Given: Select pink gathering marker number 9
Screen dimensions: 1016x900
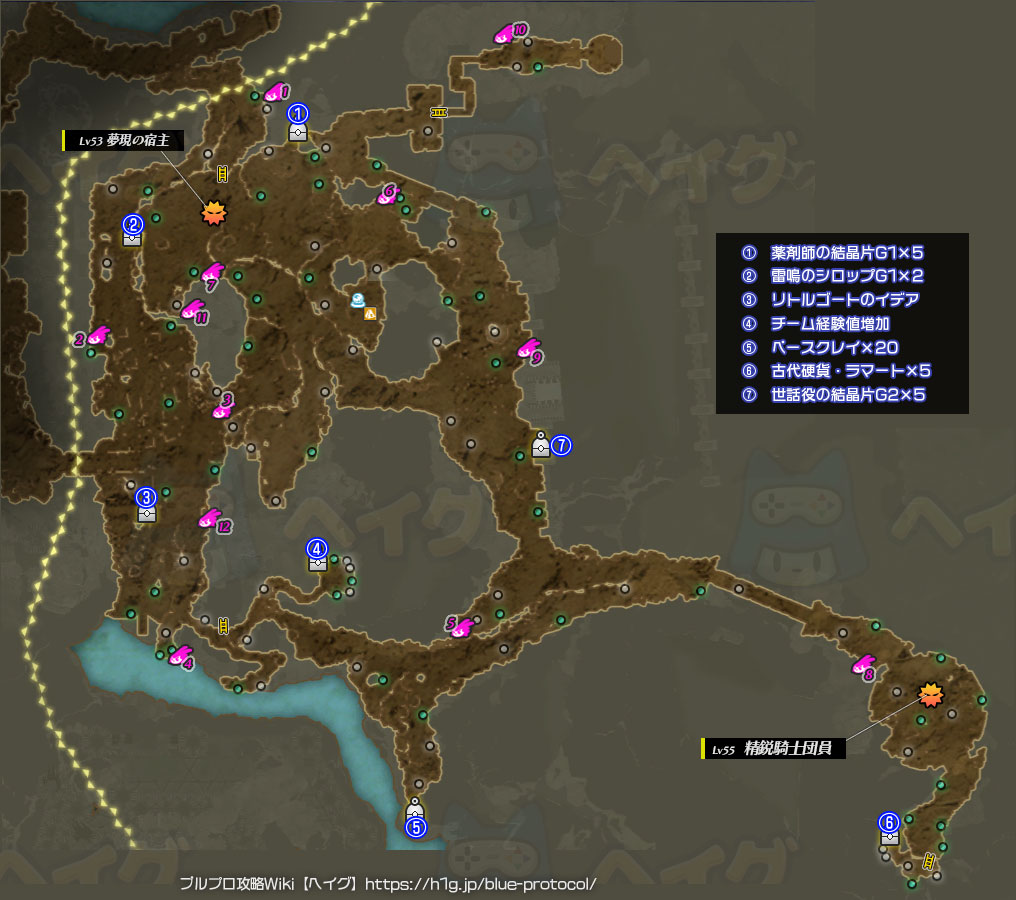Looking at the screenshot, I should click(x=528, y=350).
